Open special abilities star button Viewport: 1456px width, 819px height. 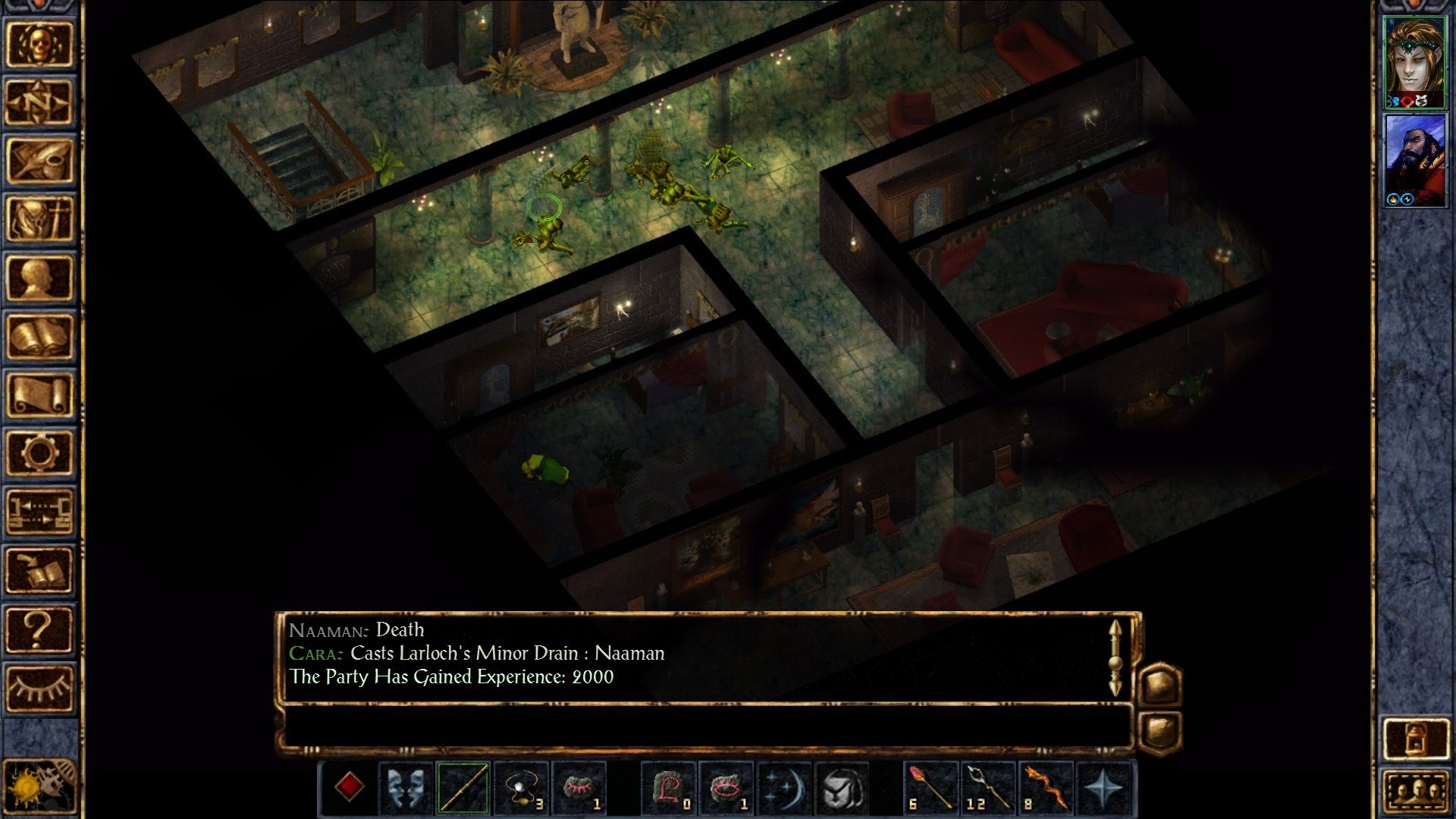[1105, 787]
